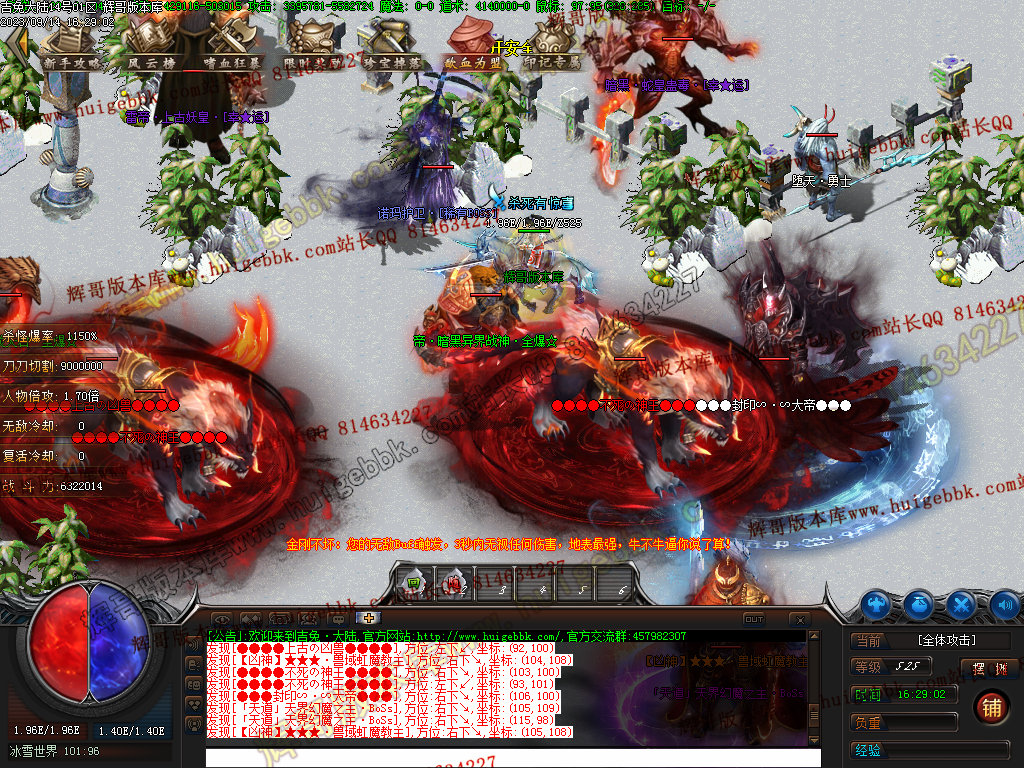This screenshot has height=768, width=1024.
Task: Click the 铺 shop round button
Action: click(x=990, y=706)
